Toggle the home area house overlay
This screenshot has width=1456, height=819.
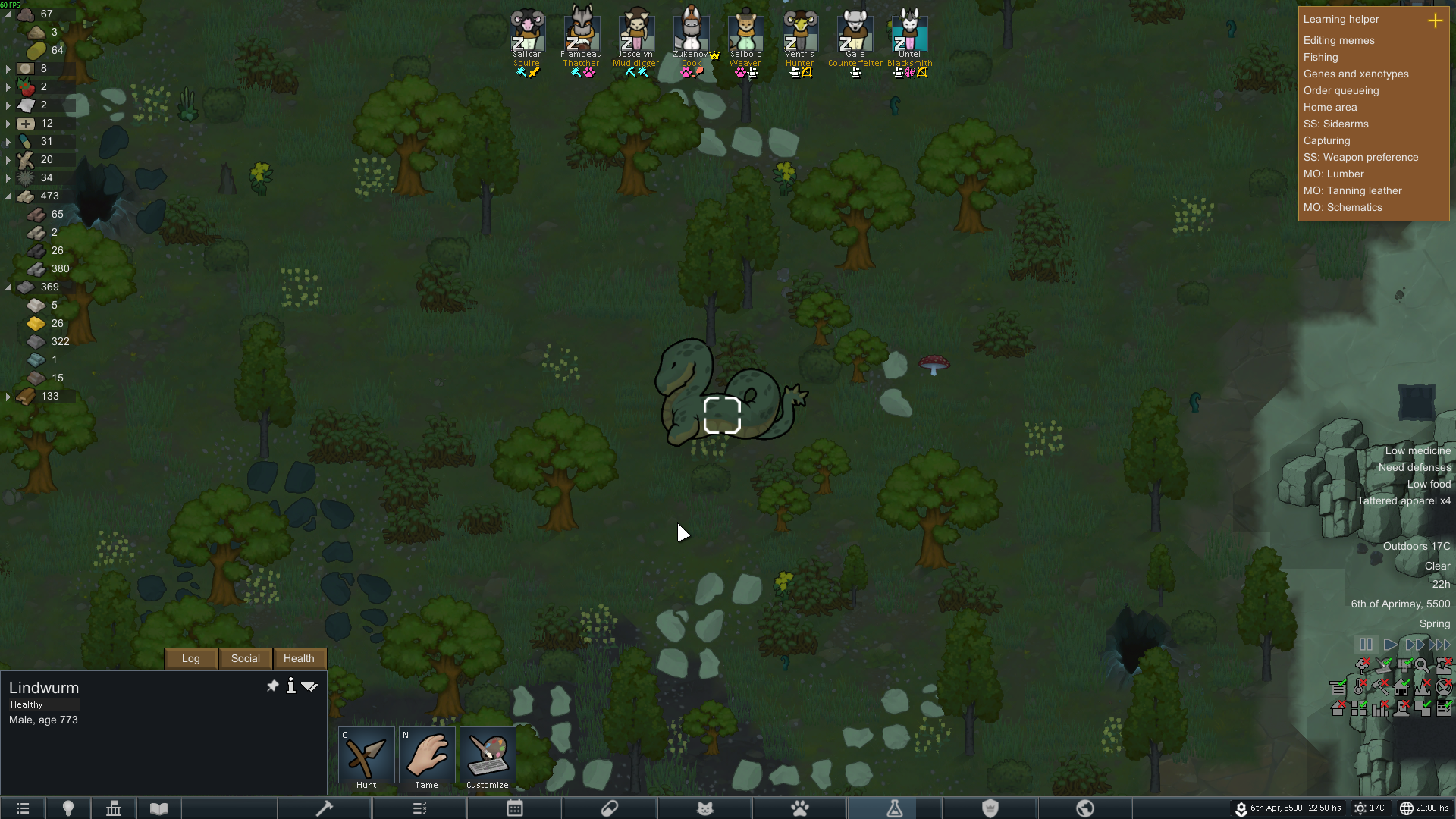1401,687
